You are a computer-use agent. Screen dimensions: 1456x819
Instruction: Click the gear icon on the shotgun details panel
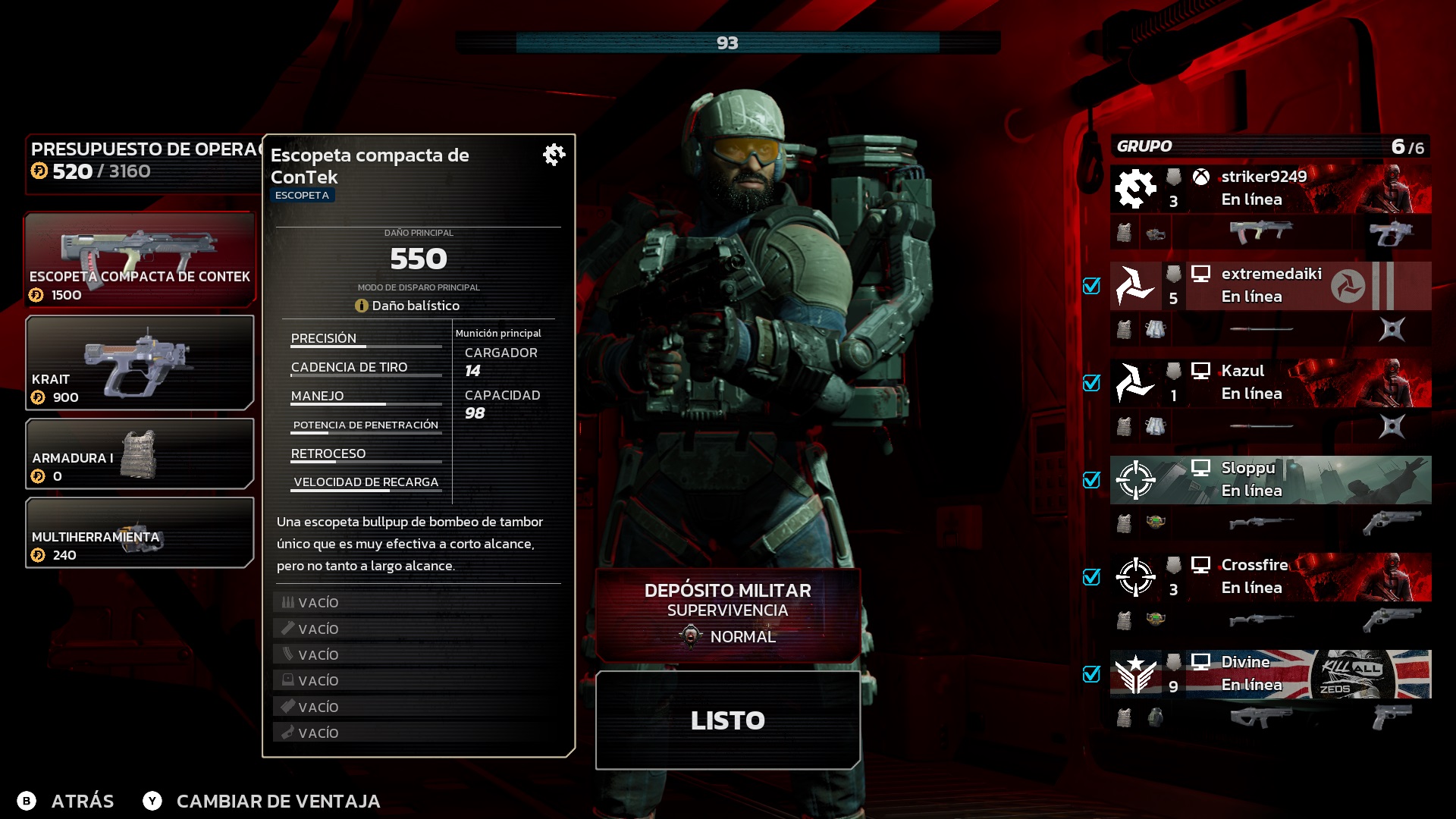[x=554, y=155]
